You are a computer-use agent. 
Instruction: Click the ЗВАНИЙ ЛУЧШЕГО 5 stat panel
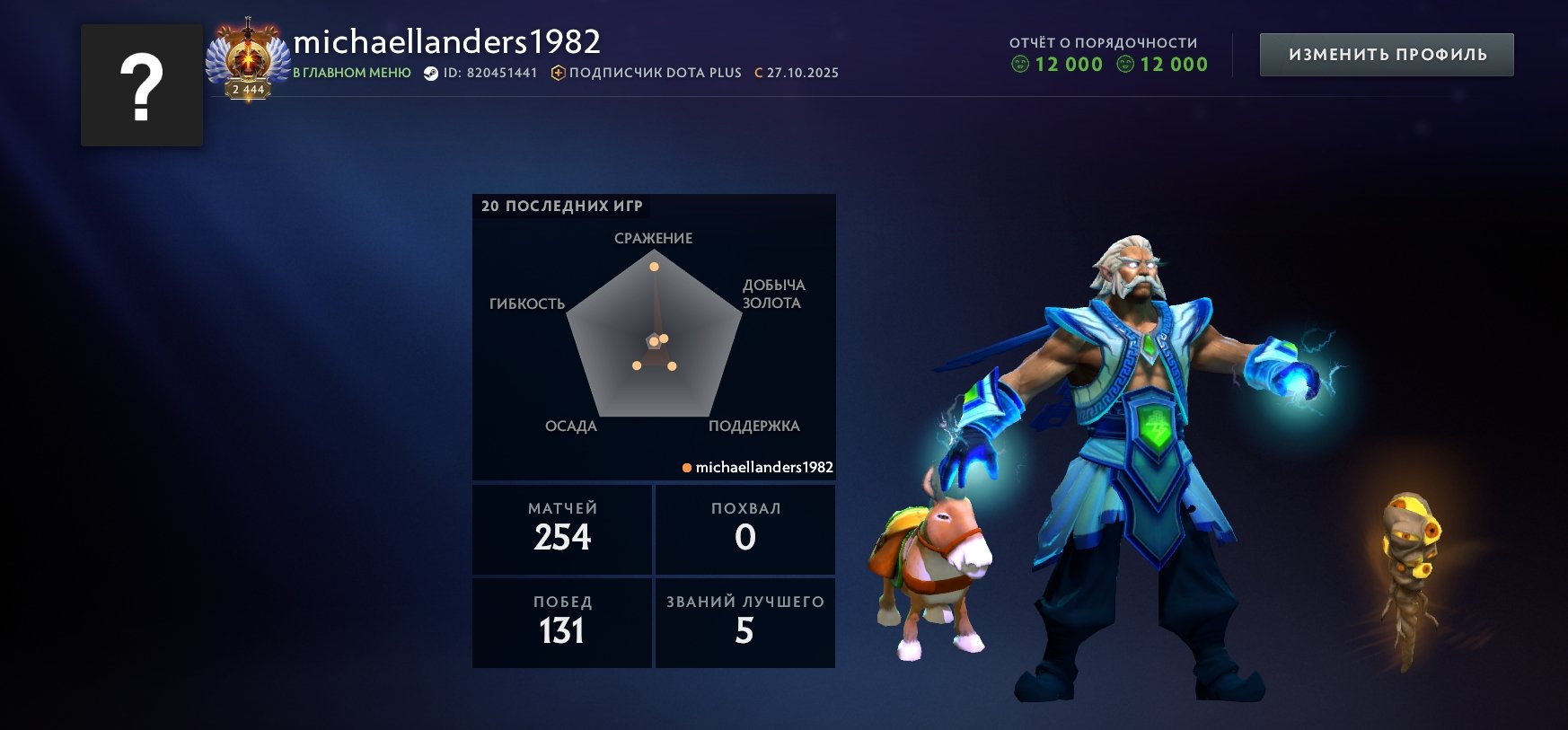(x=745, y=621)
